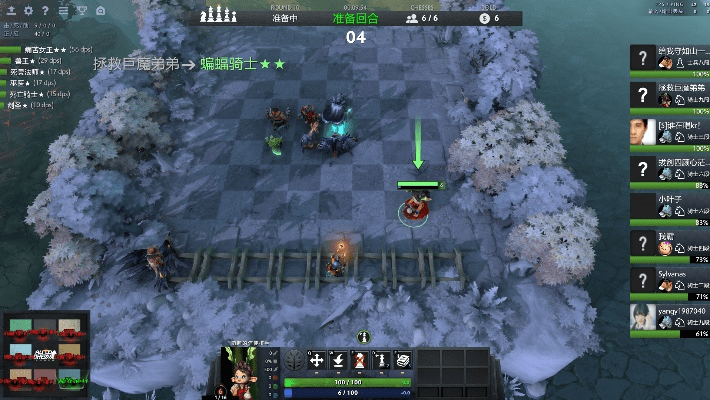Open the chess shop book ability
The image size is (710, 400).
pos(402,361)
